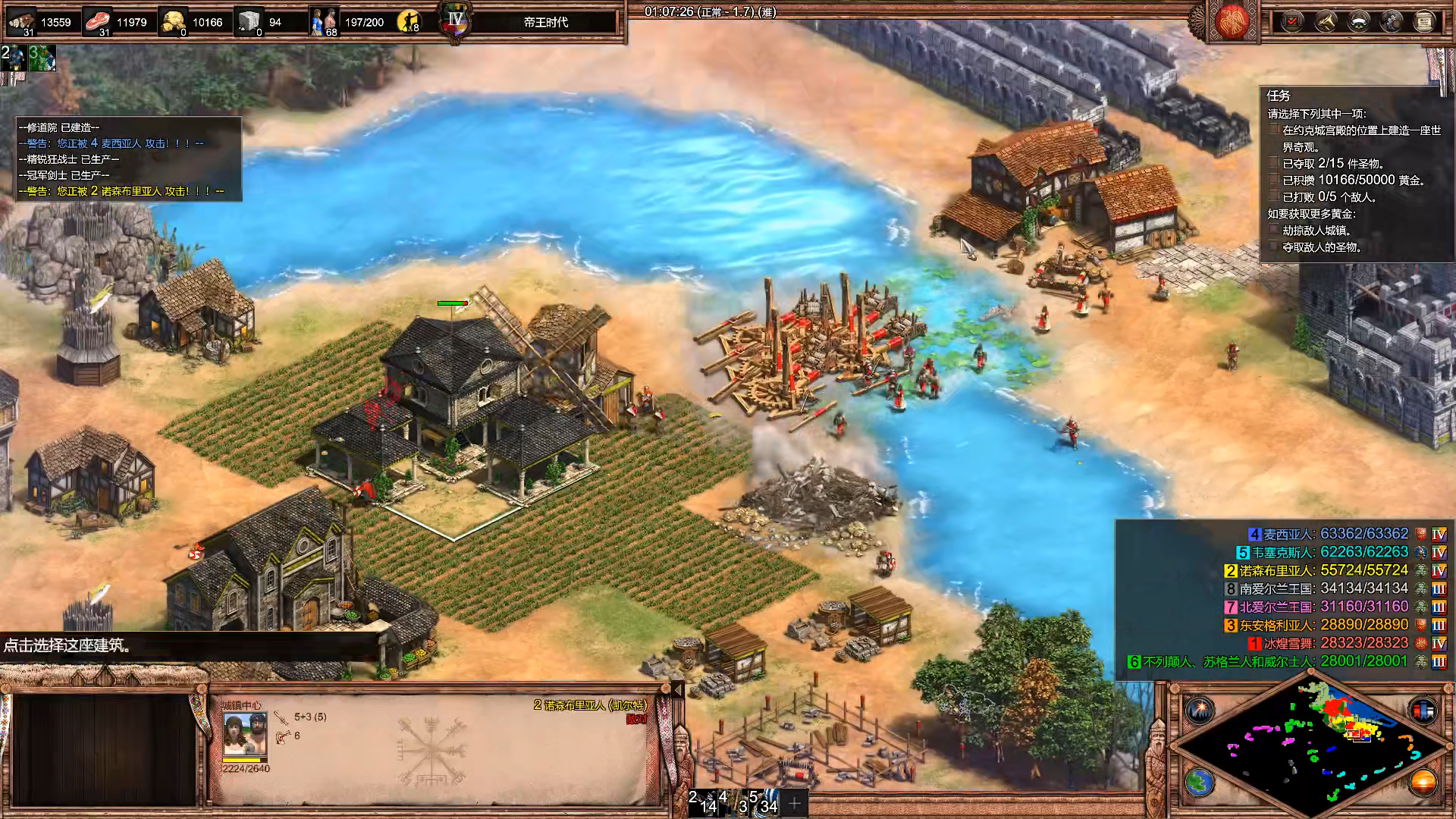The image size is (1456, 819).
Task: Select control group 4 at the bottom bar
Action: [734, 802]
